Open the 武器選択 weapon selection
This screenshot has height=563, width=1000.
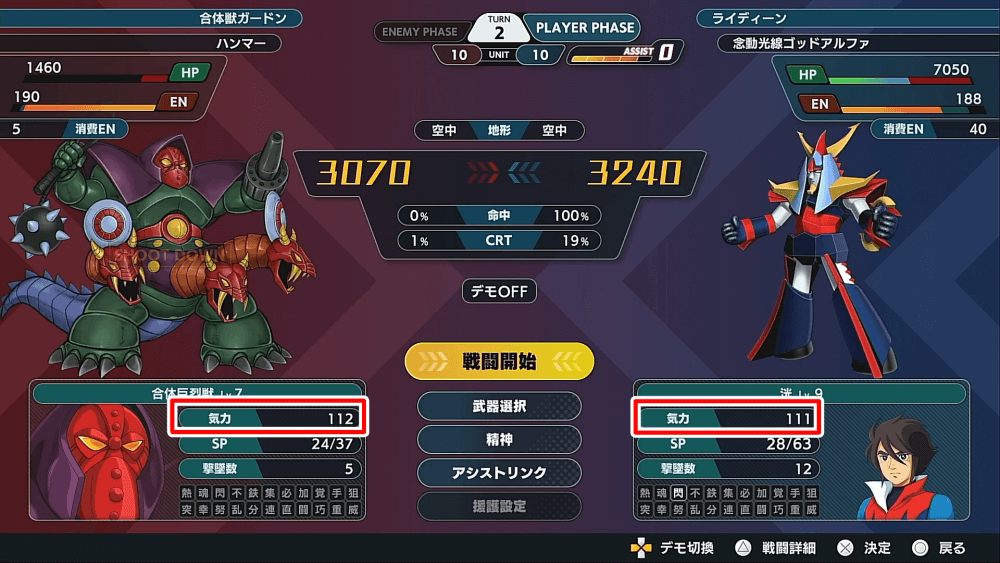pos(499,407)
